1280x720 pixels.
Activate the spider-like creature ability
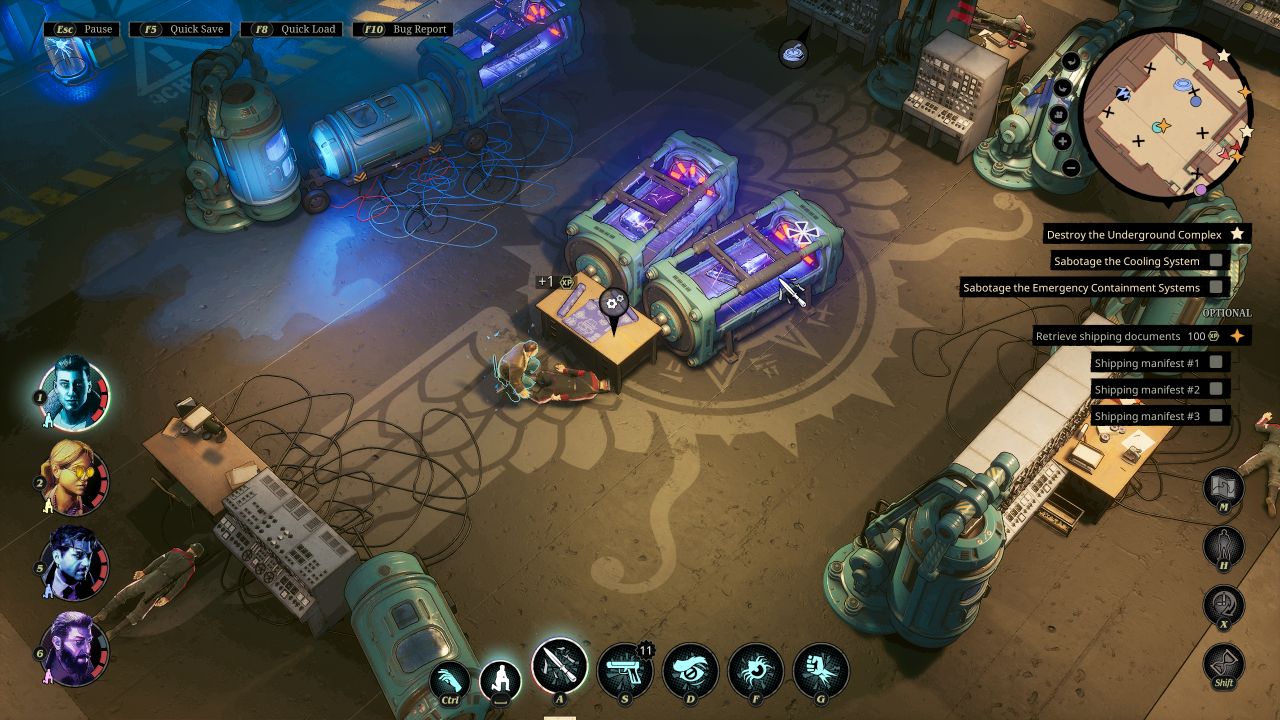756,670
